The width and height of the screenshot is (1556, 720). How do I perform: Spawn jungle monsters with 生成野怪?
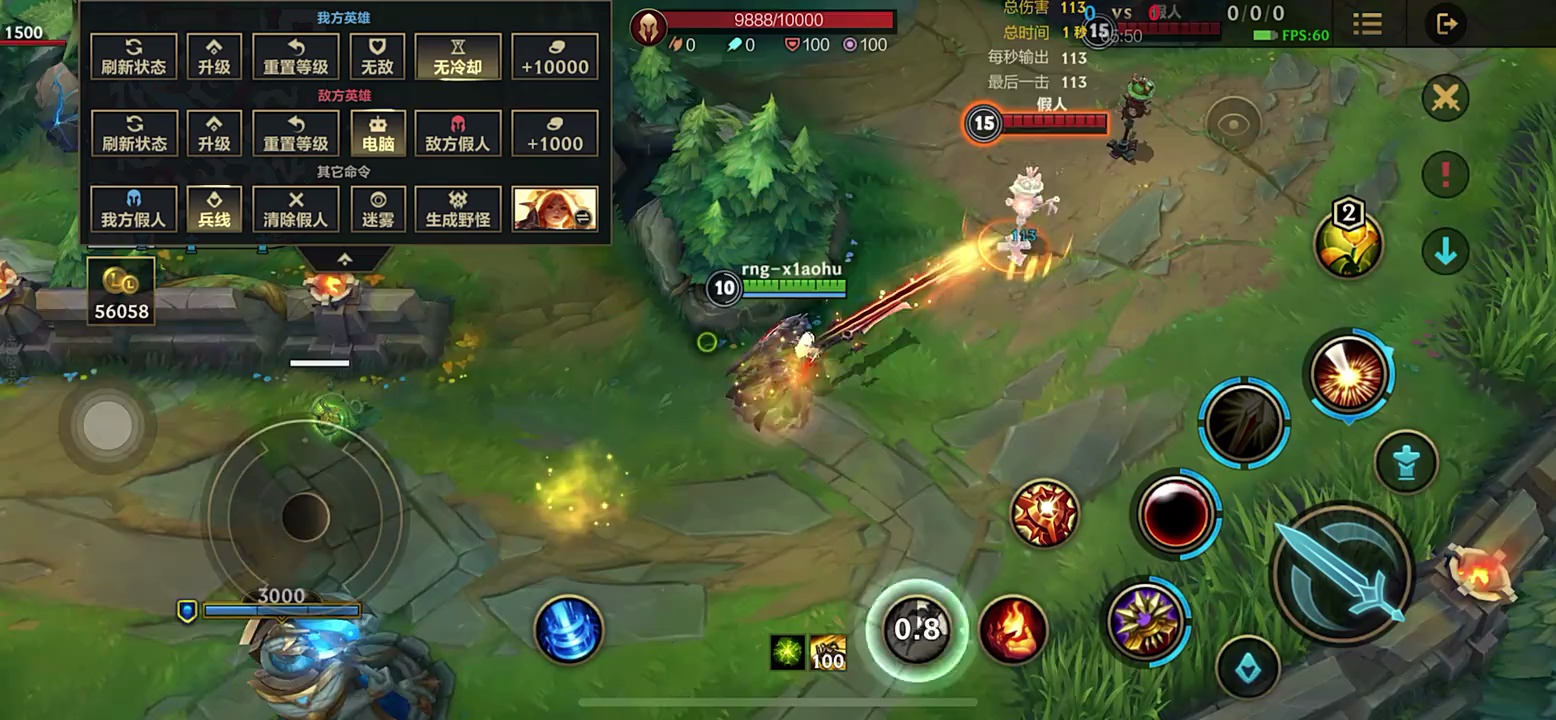point(457,209)
